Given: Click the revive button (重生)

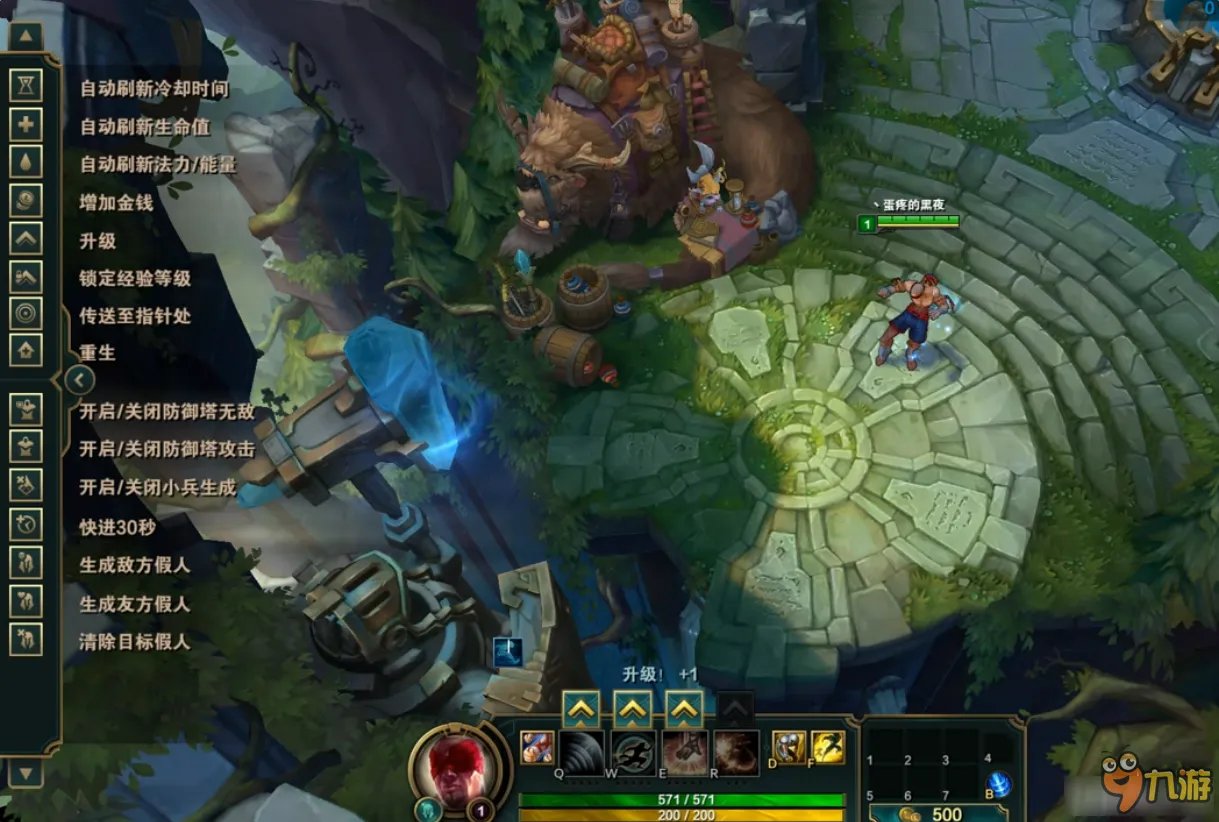Looking at the screenshot, I should 26,350.
